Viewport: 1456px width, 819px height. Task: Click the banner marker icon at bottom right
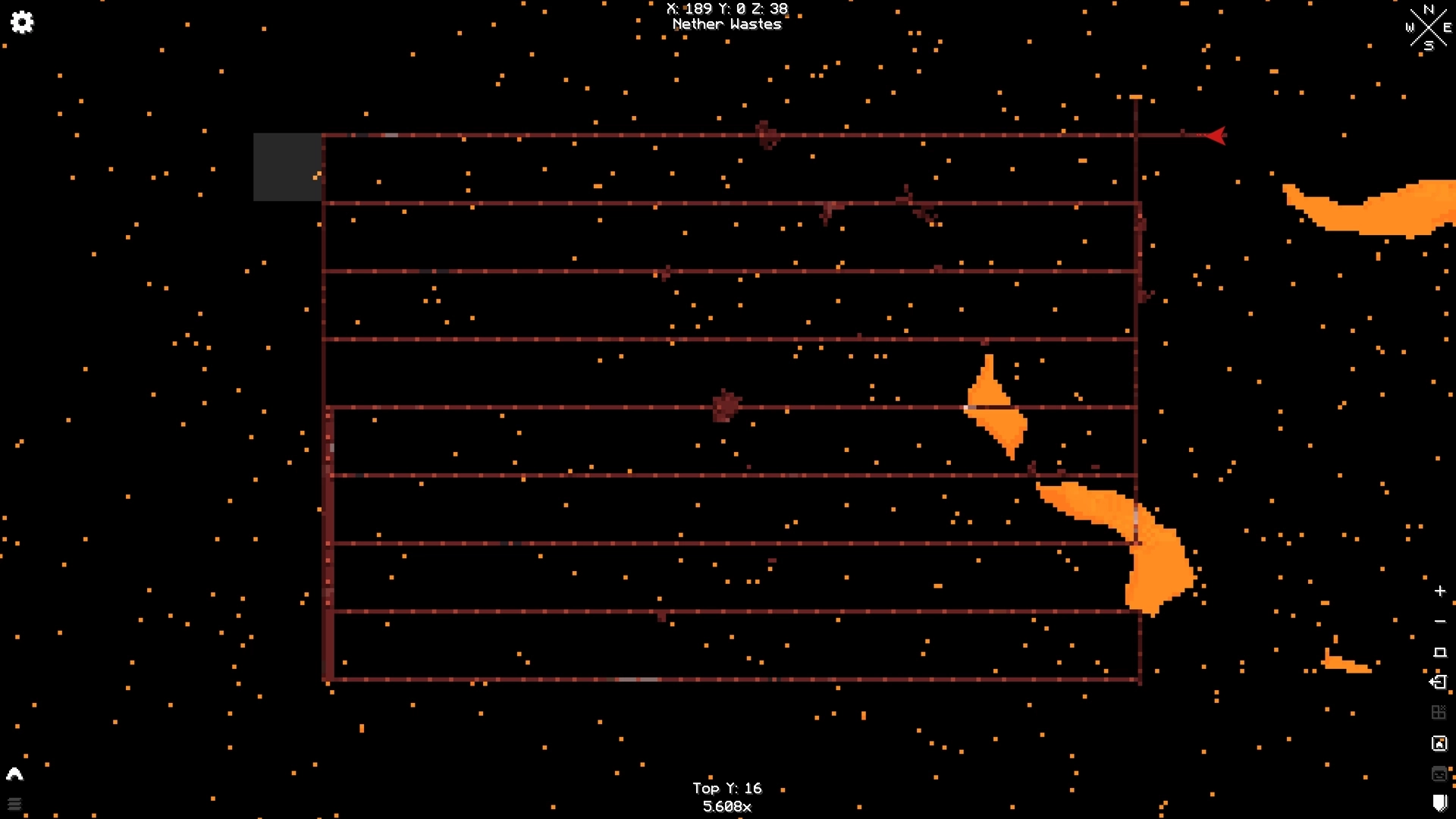[1440, 802]
